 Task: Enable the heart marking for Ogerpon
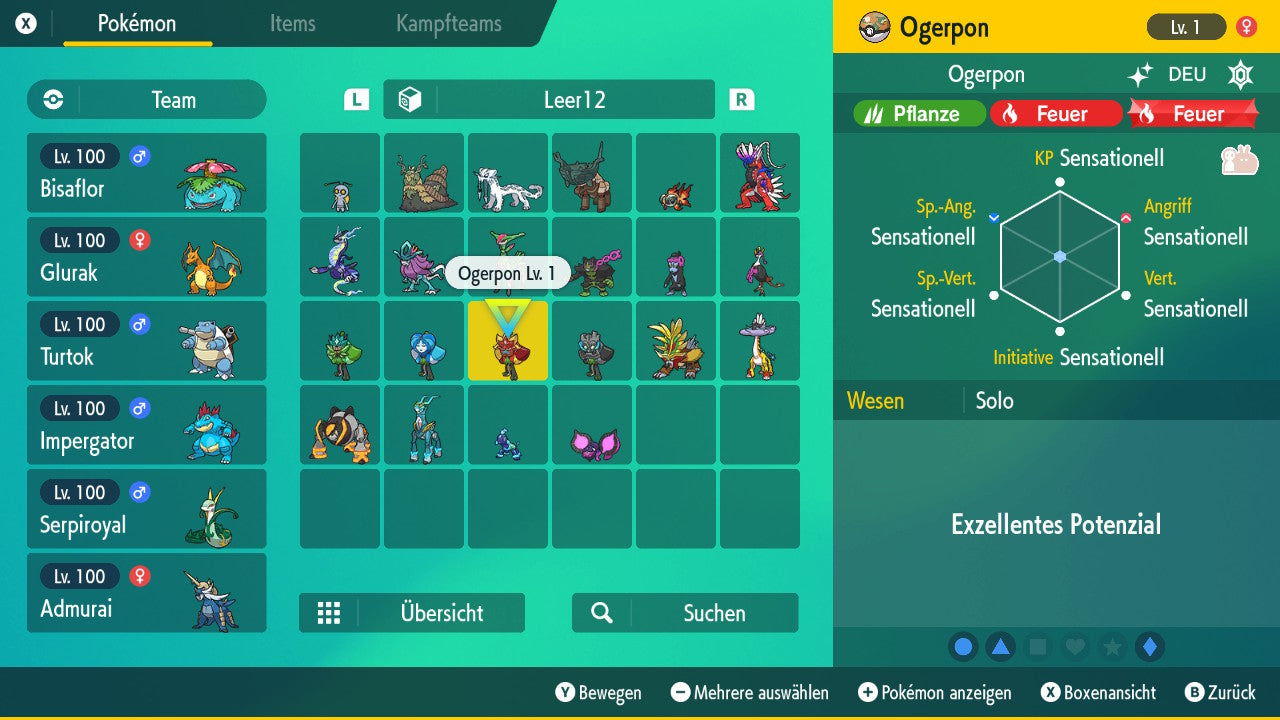coord(1074,647)
